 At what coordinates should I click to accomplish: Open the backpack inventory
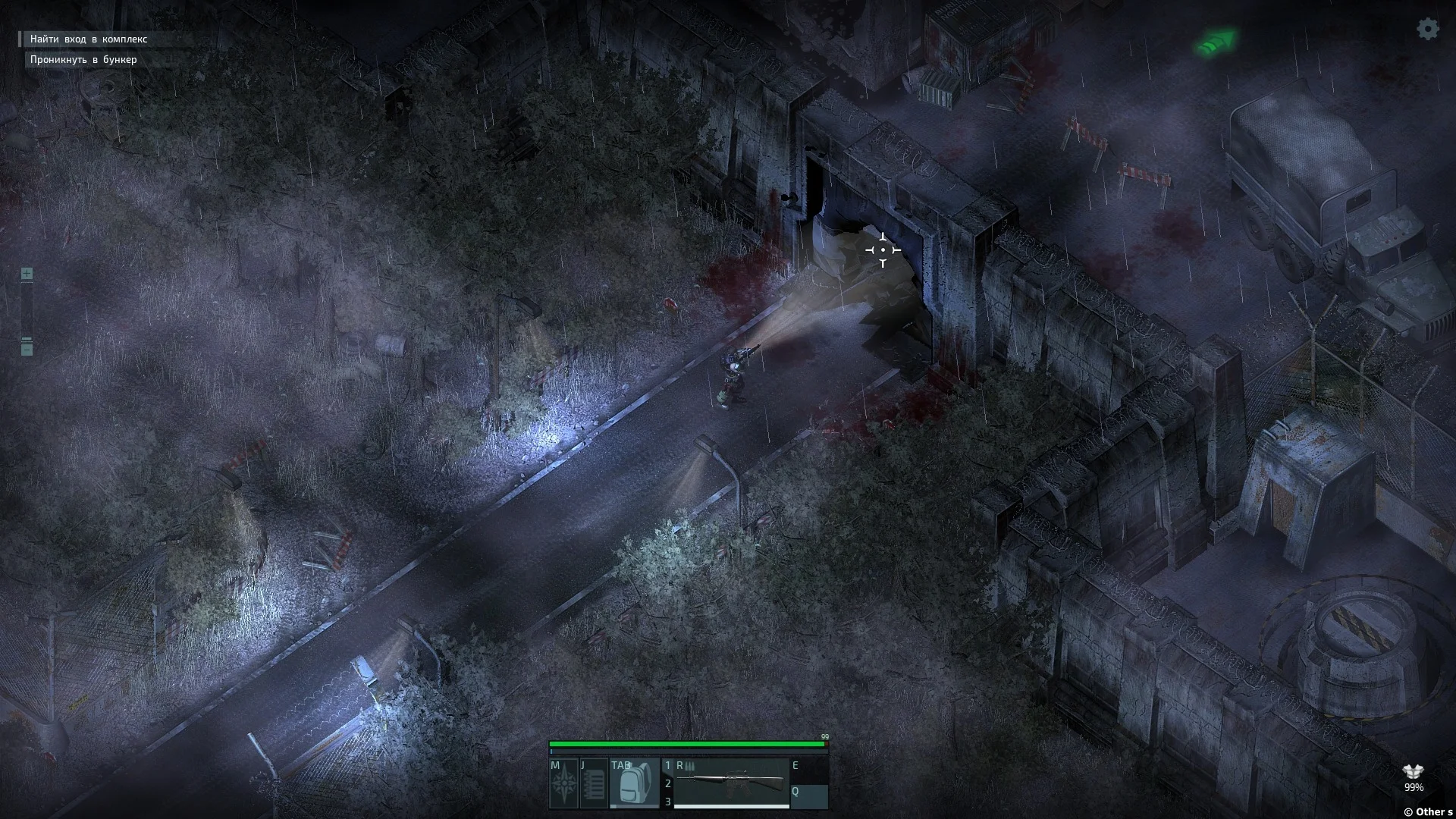[634, 784]
